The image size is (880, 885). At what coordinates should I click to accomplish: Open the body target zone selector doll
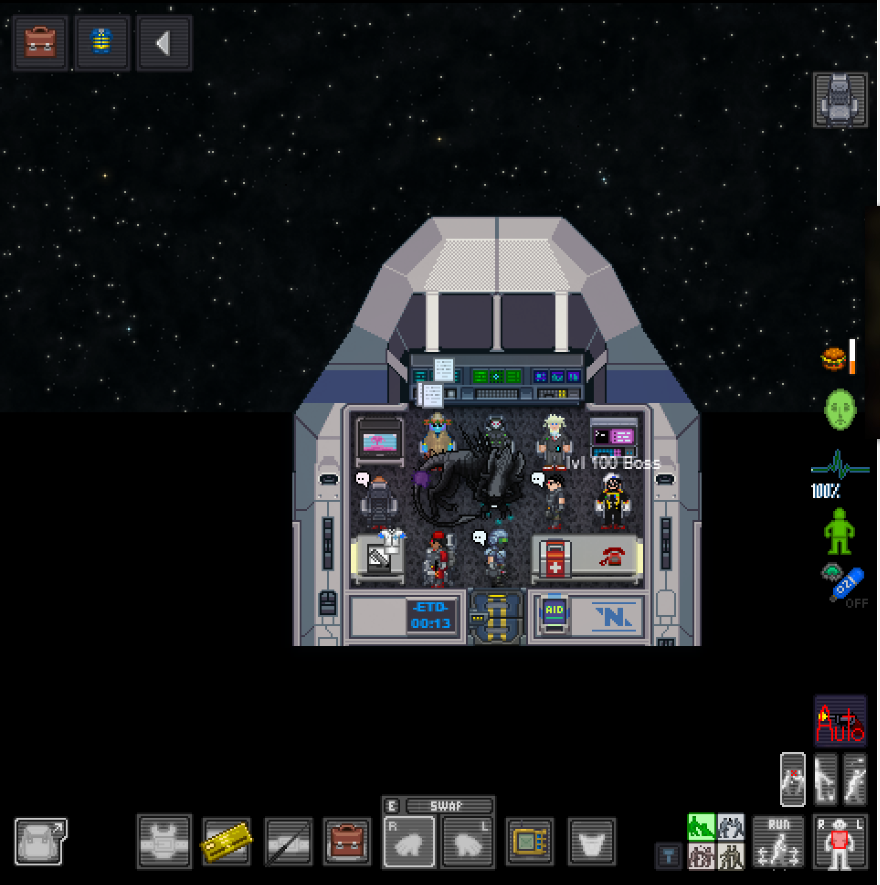(x=840, y=841)
